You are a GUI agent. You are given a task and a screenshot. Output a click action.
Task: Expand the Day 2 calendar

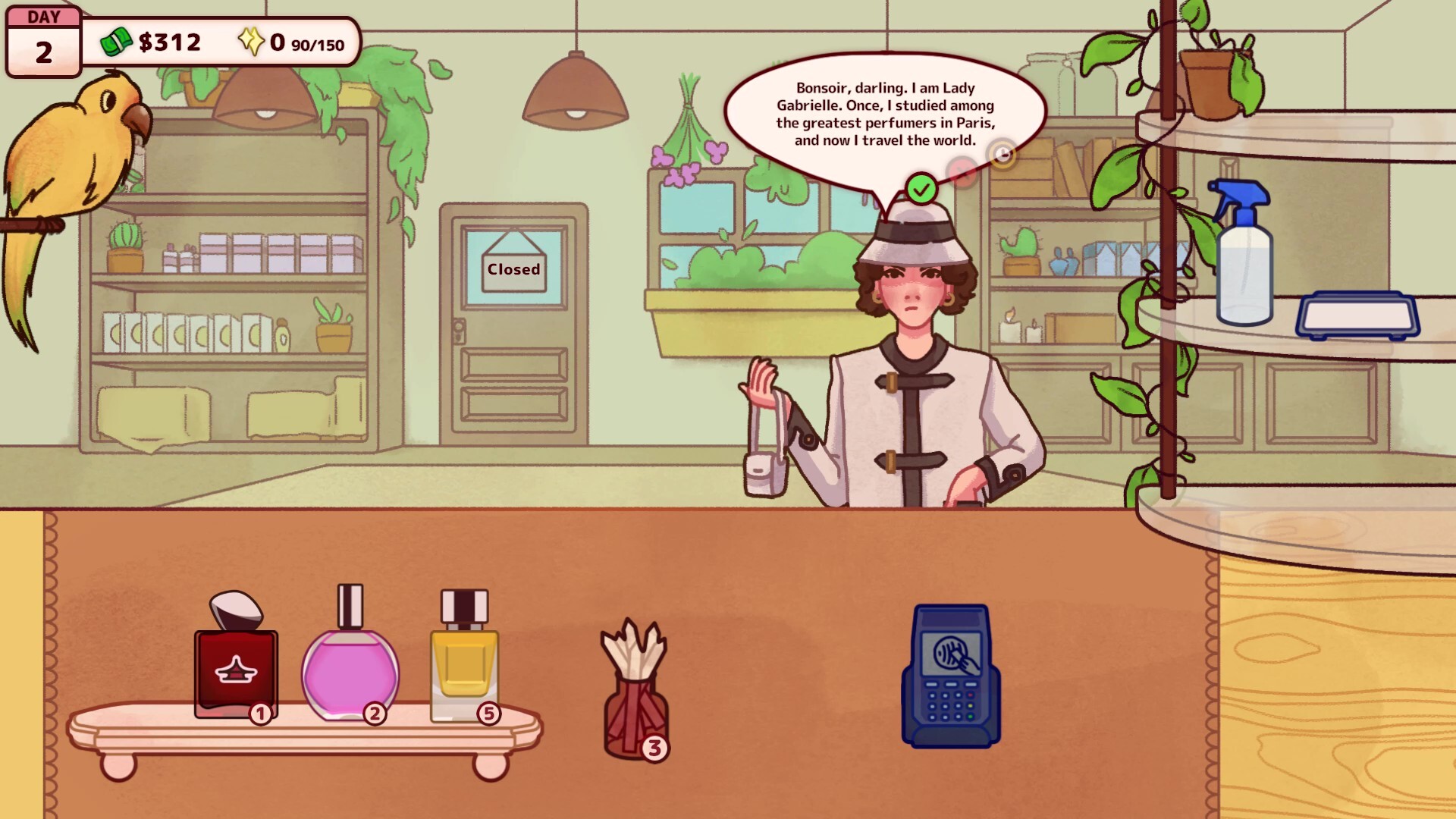[x=42, y=39]
